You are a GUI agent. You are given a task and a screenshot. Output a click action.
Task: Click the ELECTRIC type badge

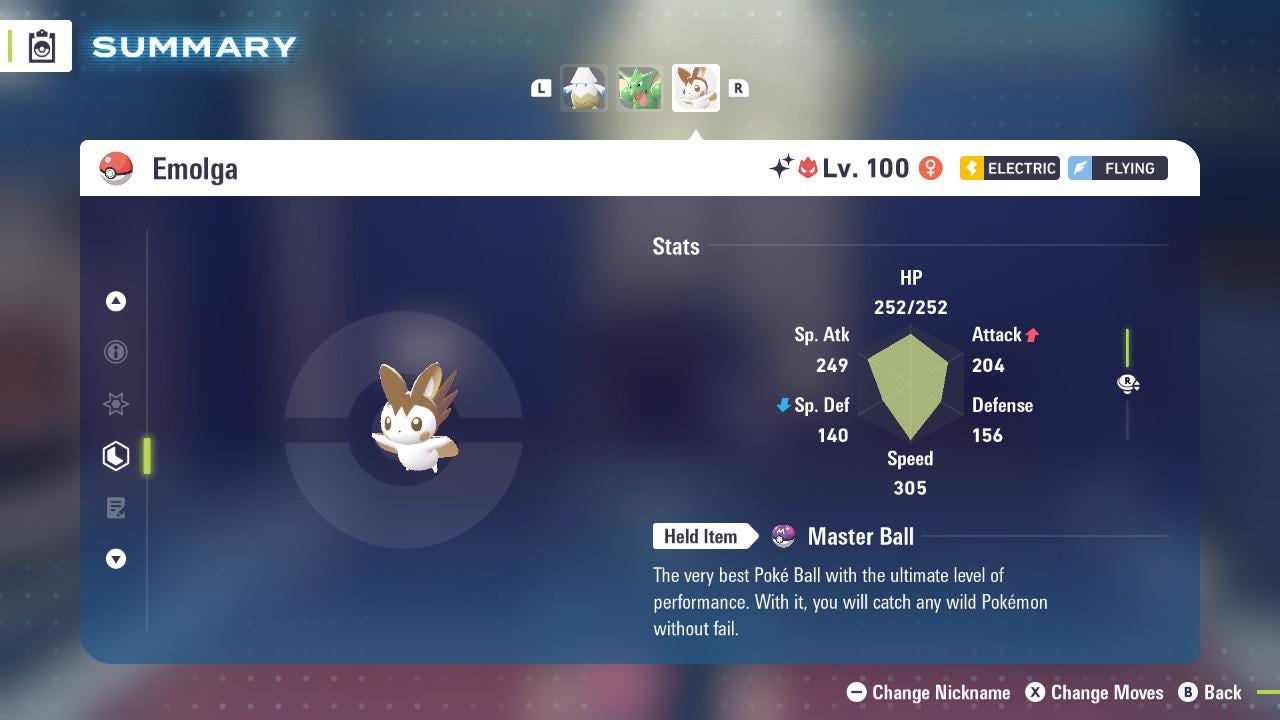(1009, 168)
